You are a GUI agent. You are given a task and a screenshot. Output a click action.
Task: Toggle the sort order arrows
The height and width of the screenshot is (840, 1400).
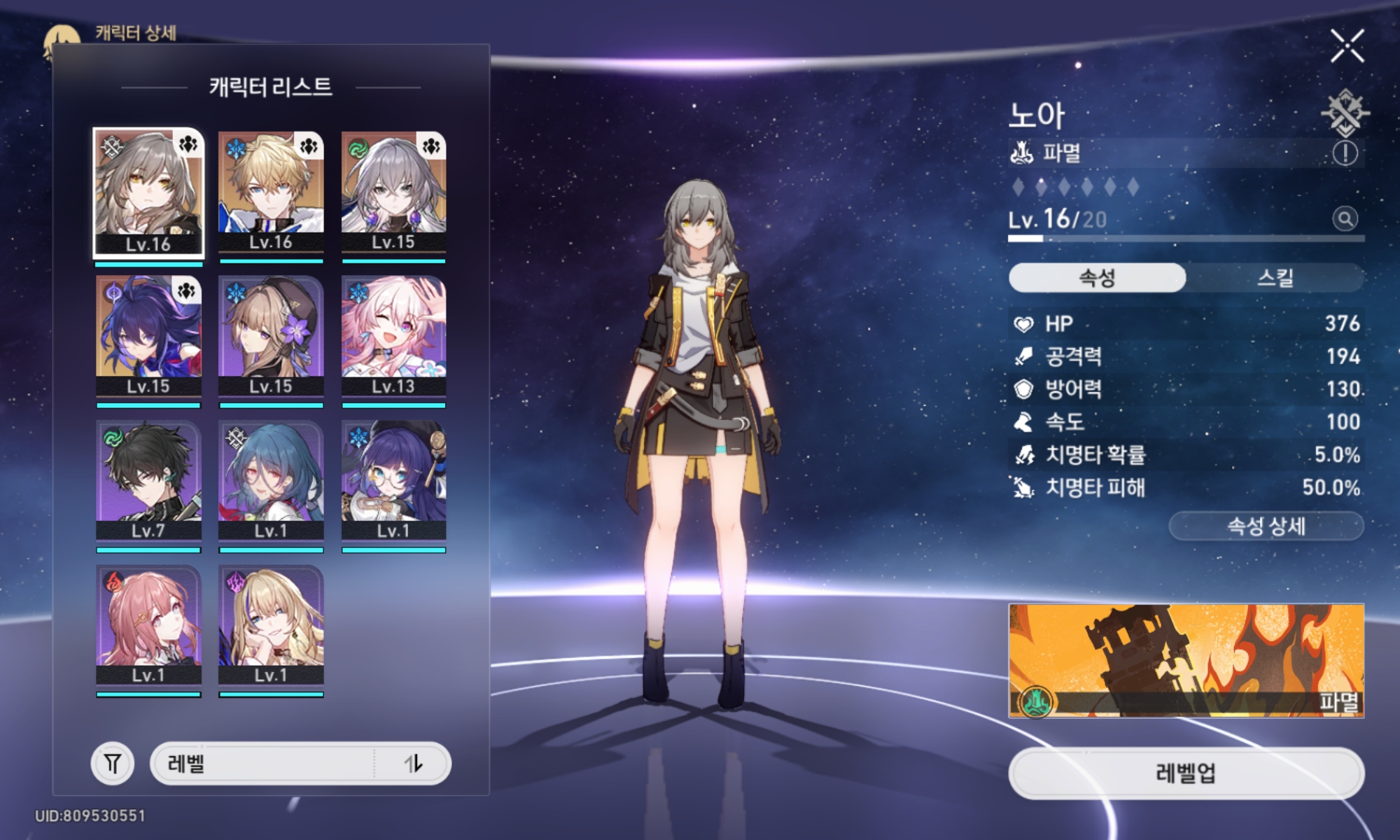414,763
